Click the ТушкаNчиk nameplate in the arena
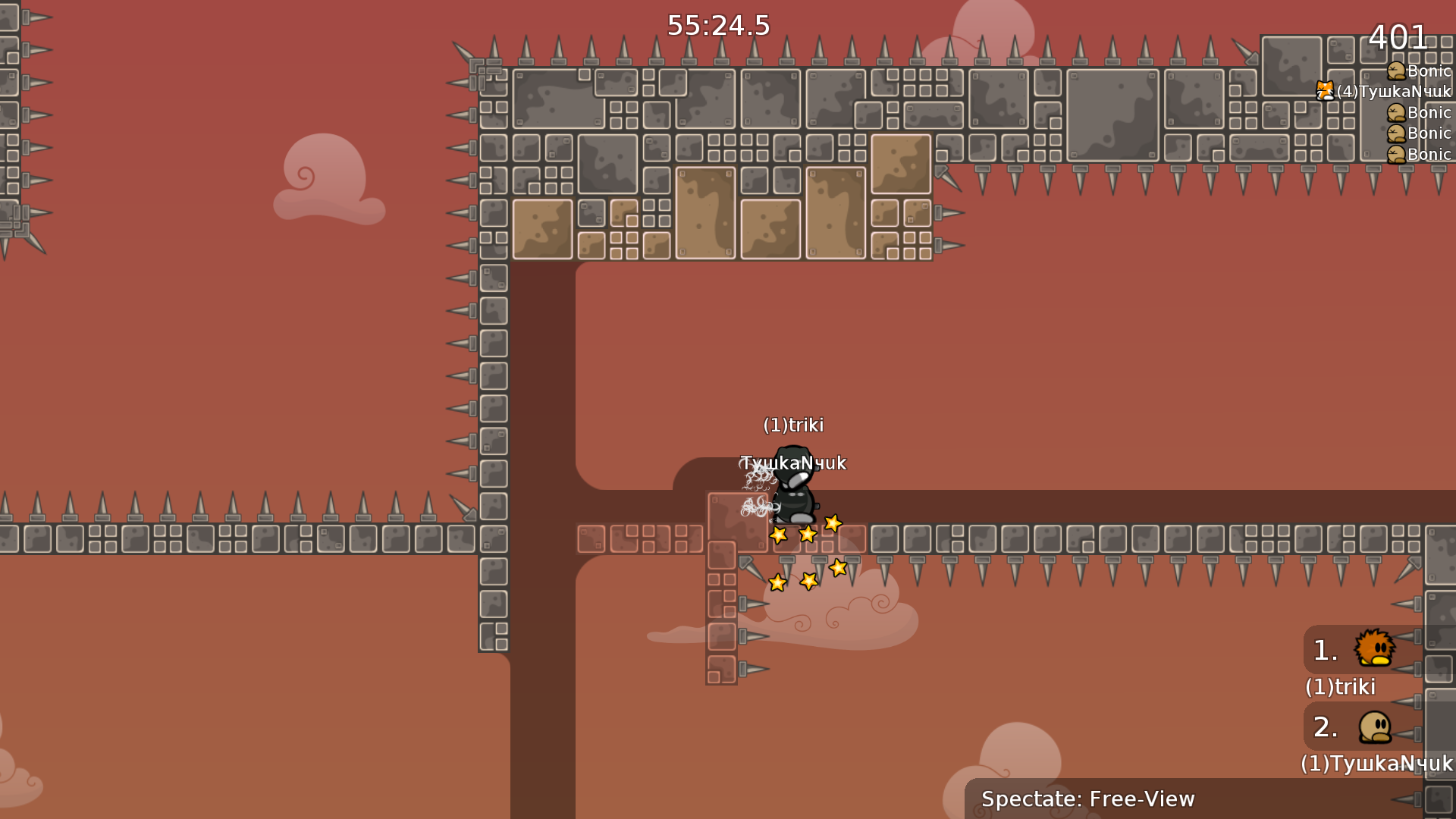Image resolution: width=1456 pixels, height=819 pixels. point(793,463)
